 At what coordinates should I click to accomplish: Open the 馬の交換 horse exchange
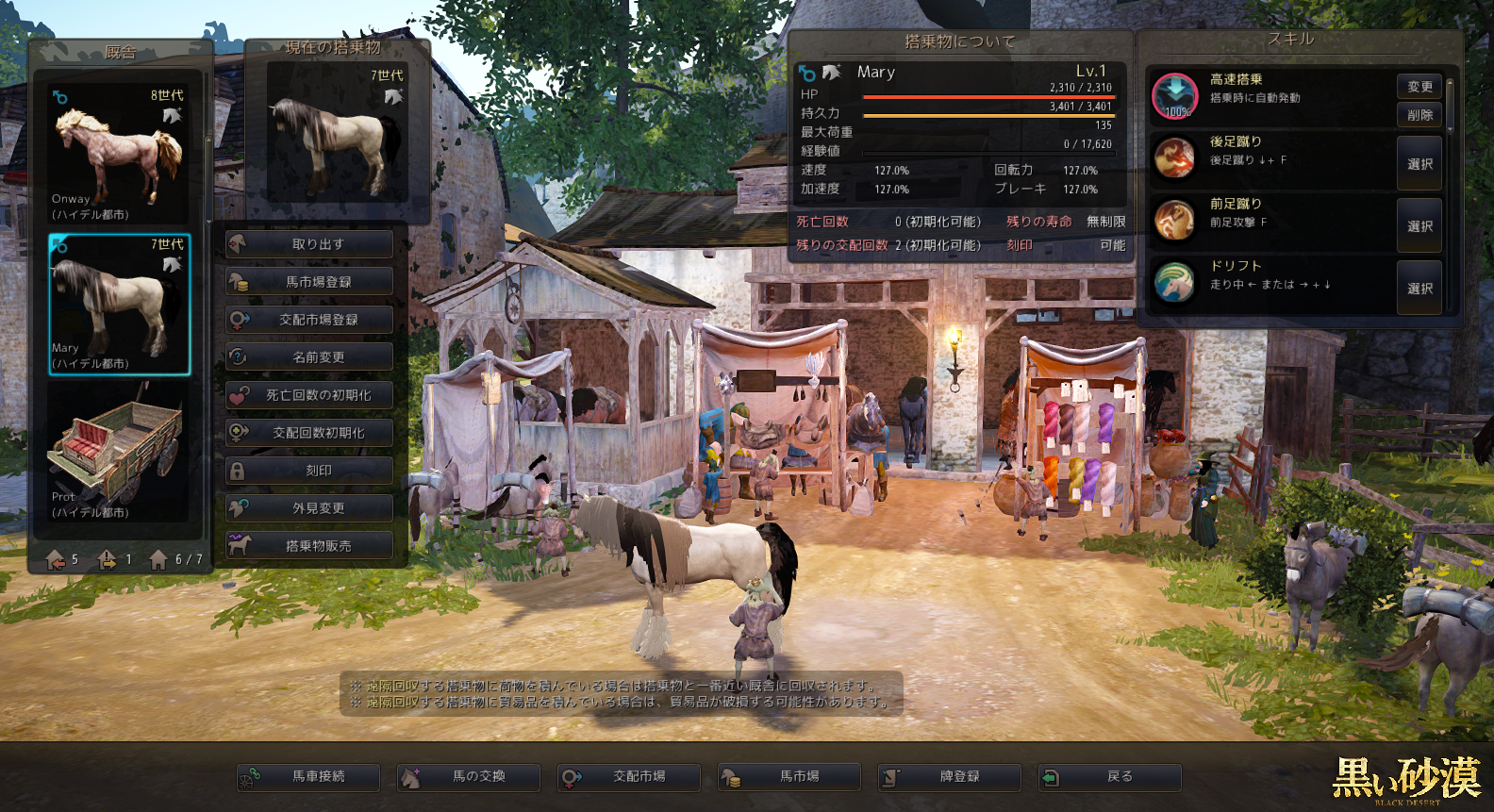pos(469,777)
